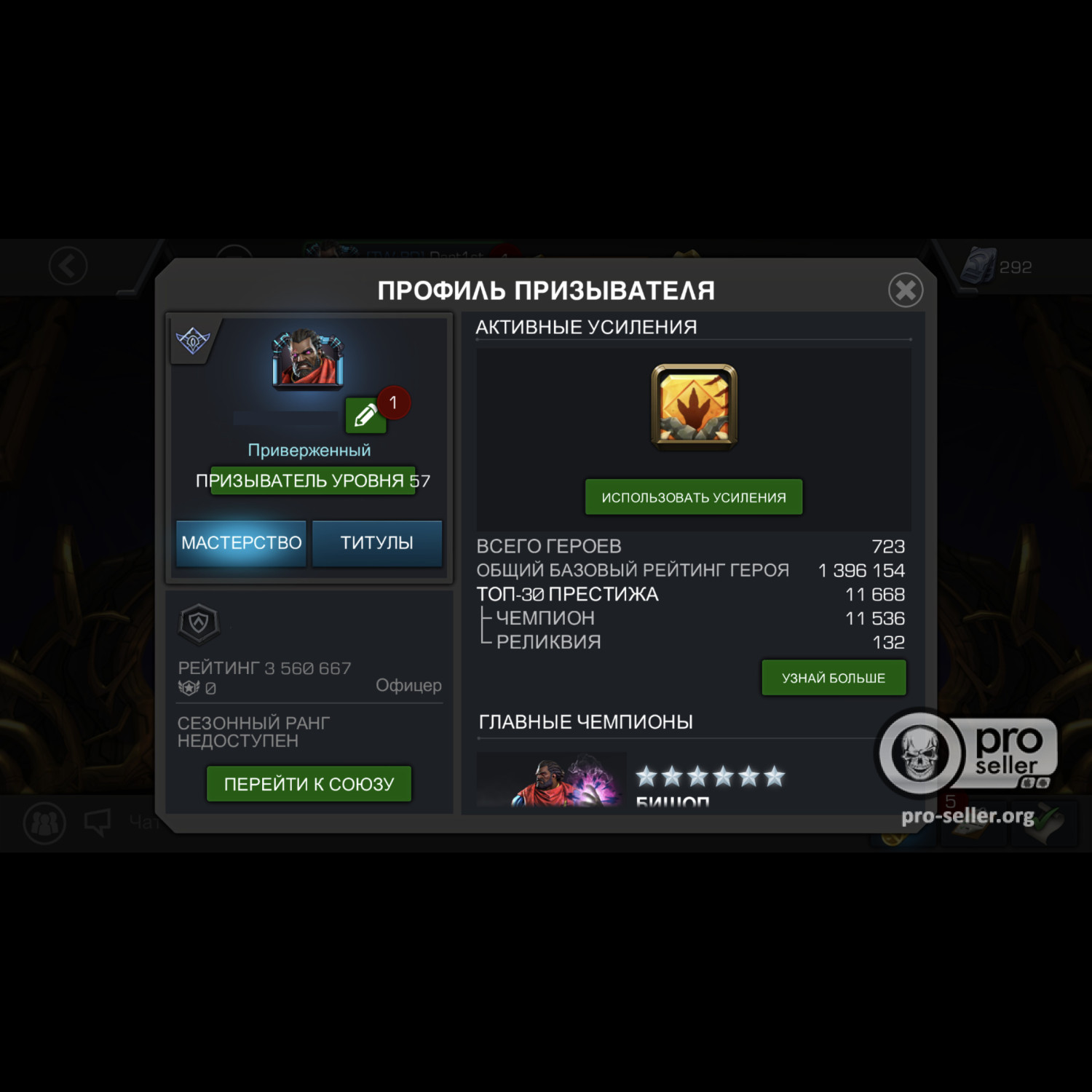Screen dimensions: 1092x1092
Task: Open the МАСТЕРСТВО tab
Action: (x=240, y=542)
